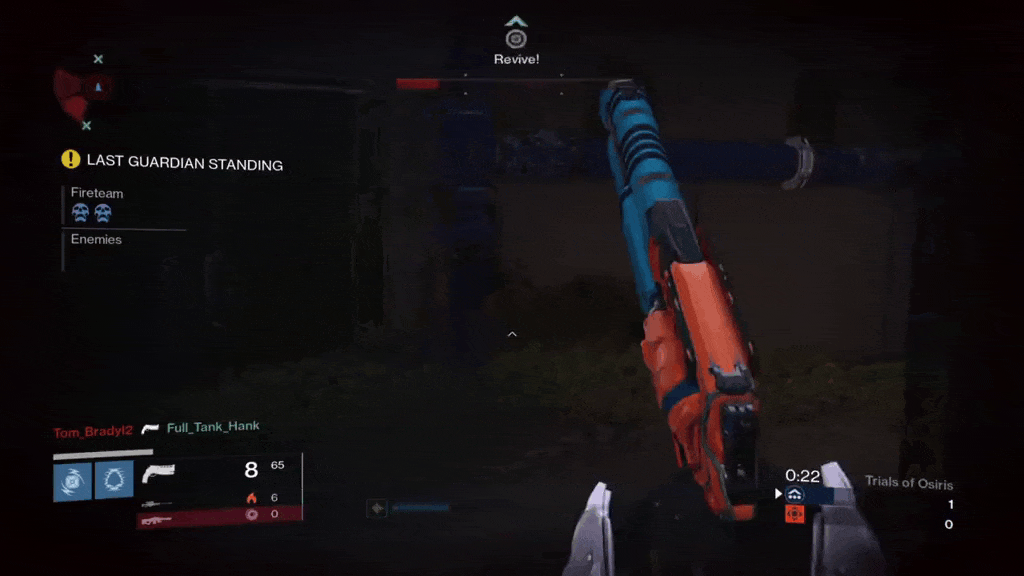Screen dimensions: 1024x576
Task: Select the Revive marker icon
Action: (516, 39)
